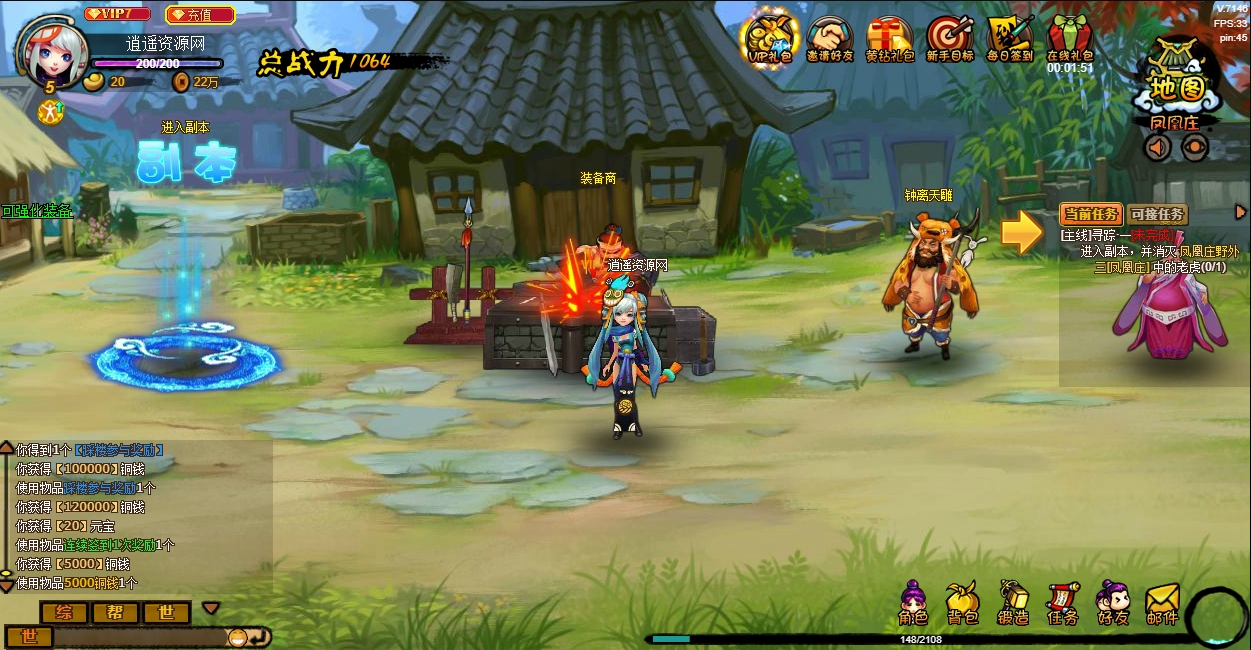Click the 充值 recharge button
Image resolution: width=1251 pixels, height=650 pixels.
click(x=200, y=15)
